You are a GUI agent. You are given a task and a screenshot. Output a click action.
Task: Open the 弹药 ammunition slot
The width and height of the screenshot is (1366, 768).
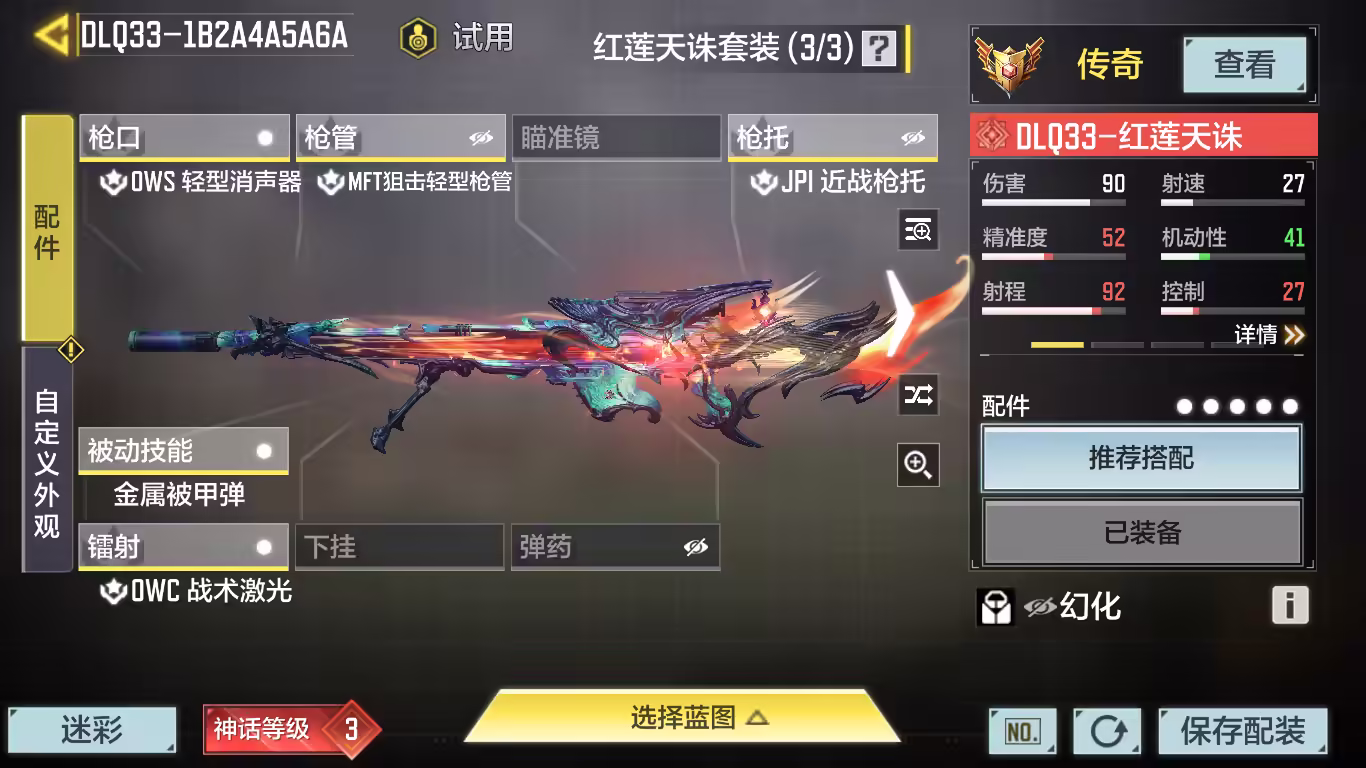614,547
